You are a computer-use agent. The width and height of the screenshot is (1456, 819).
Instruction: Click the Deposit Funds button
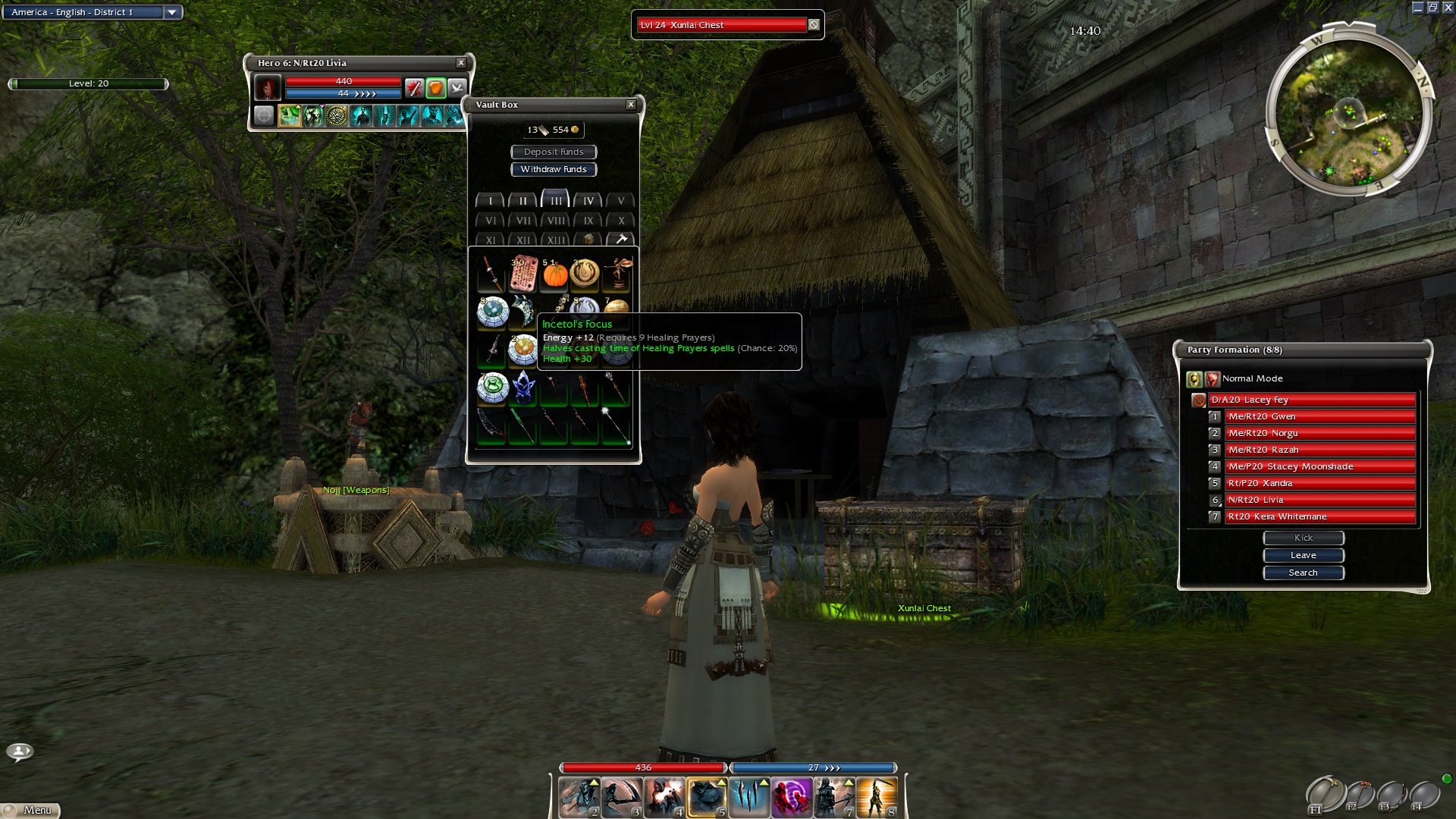(x=554, y=152)
